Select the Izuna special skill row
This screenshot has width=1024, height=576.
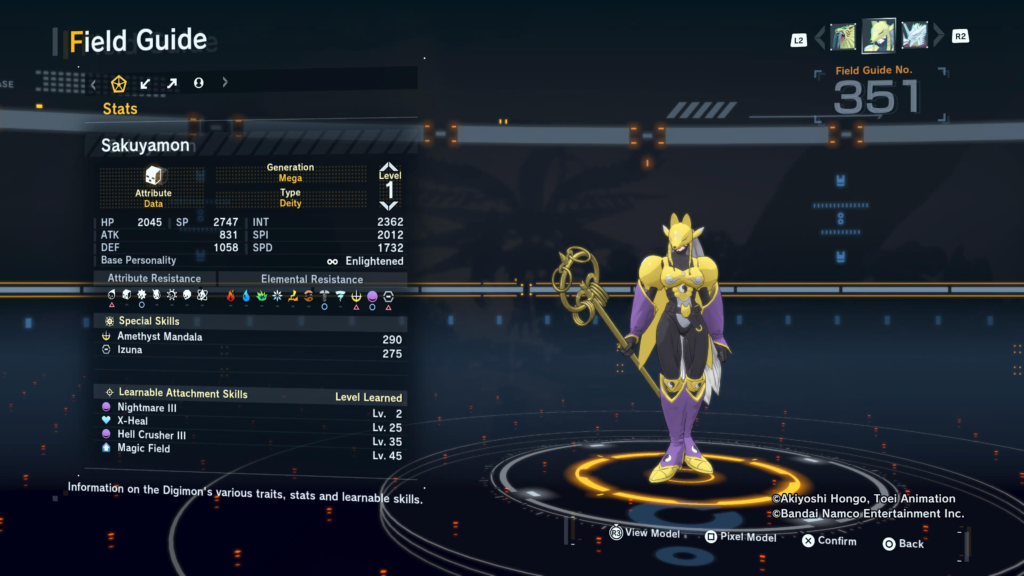click(x=130, y=351)
